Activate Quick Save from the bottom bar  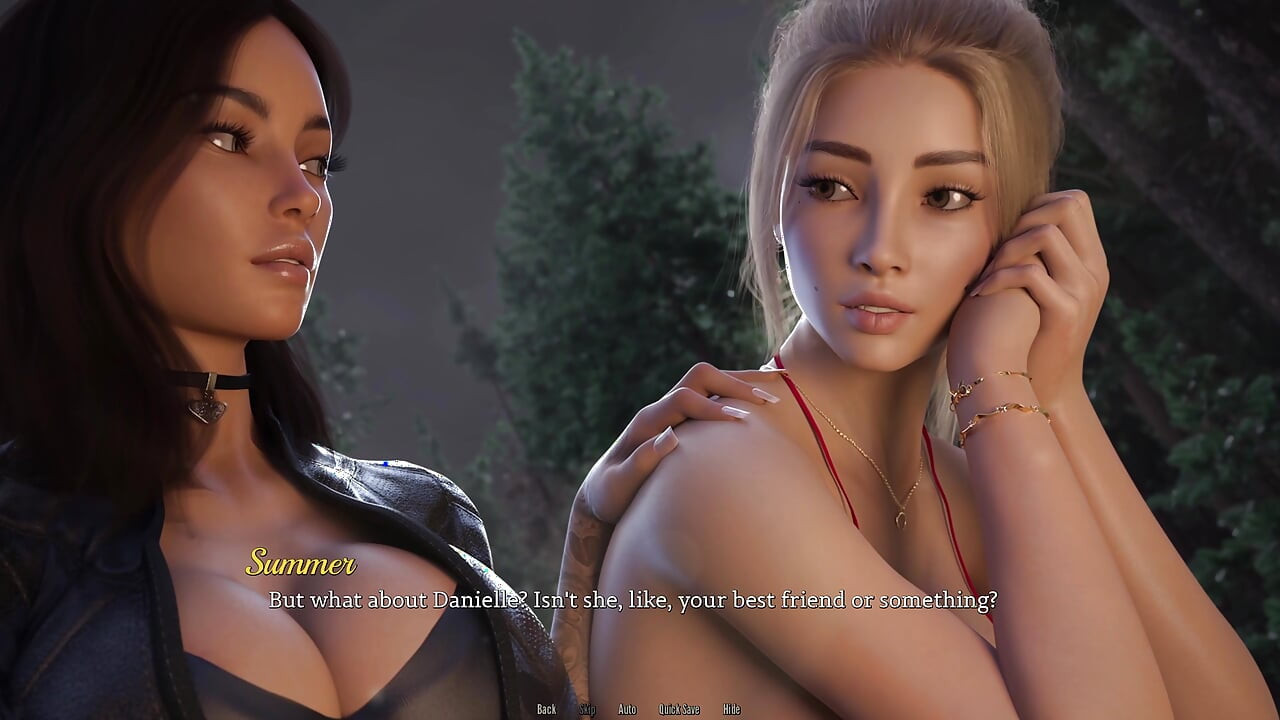(x=679, y=708)
